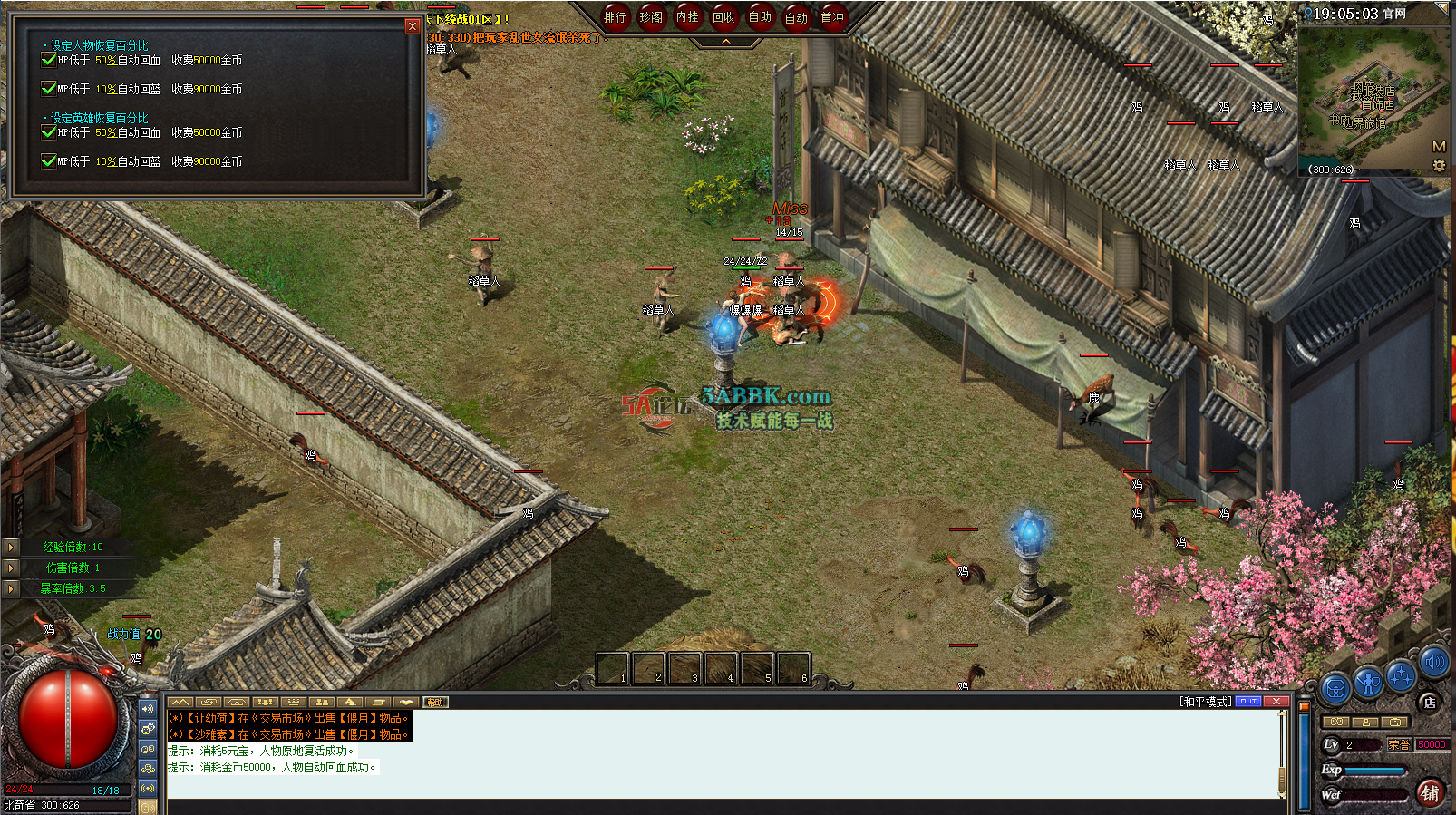Activate the 自动 auto-play button

point(796,17)
